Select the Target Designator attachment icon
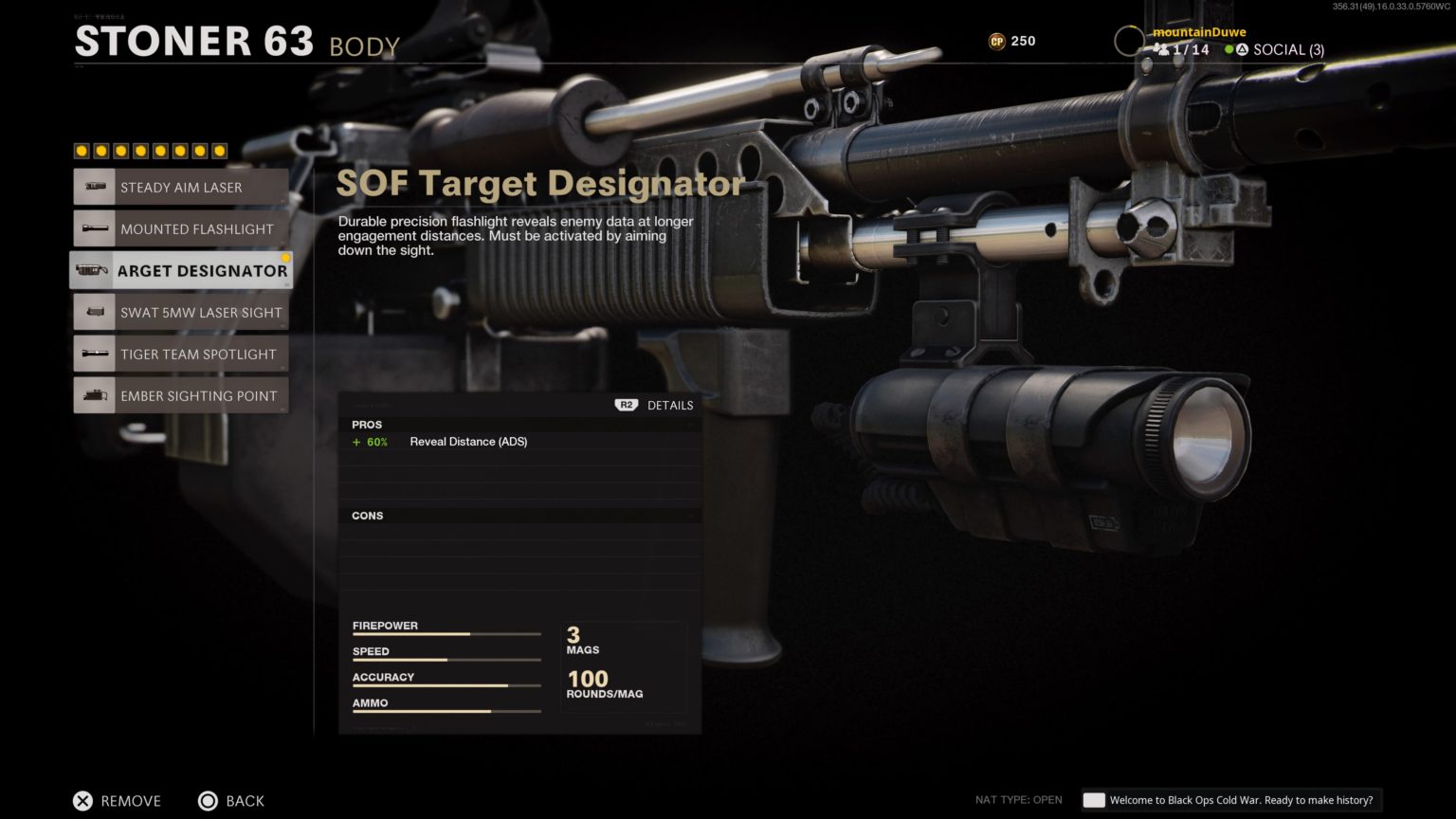1456x819 pixels. pos(93,270)
